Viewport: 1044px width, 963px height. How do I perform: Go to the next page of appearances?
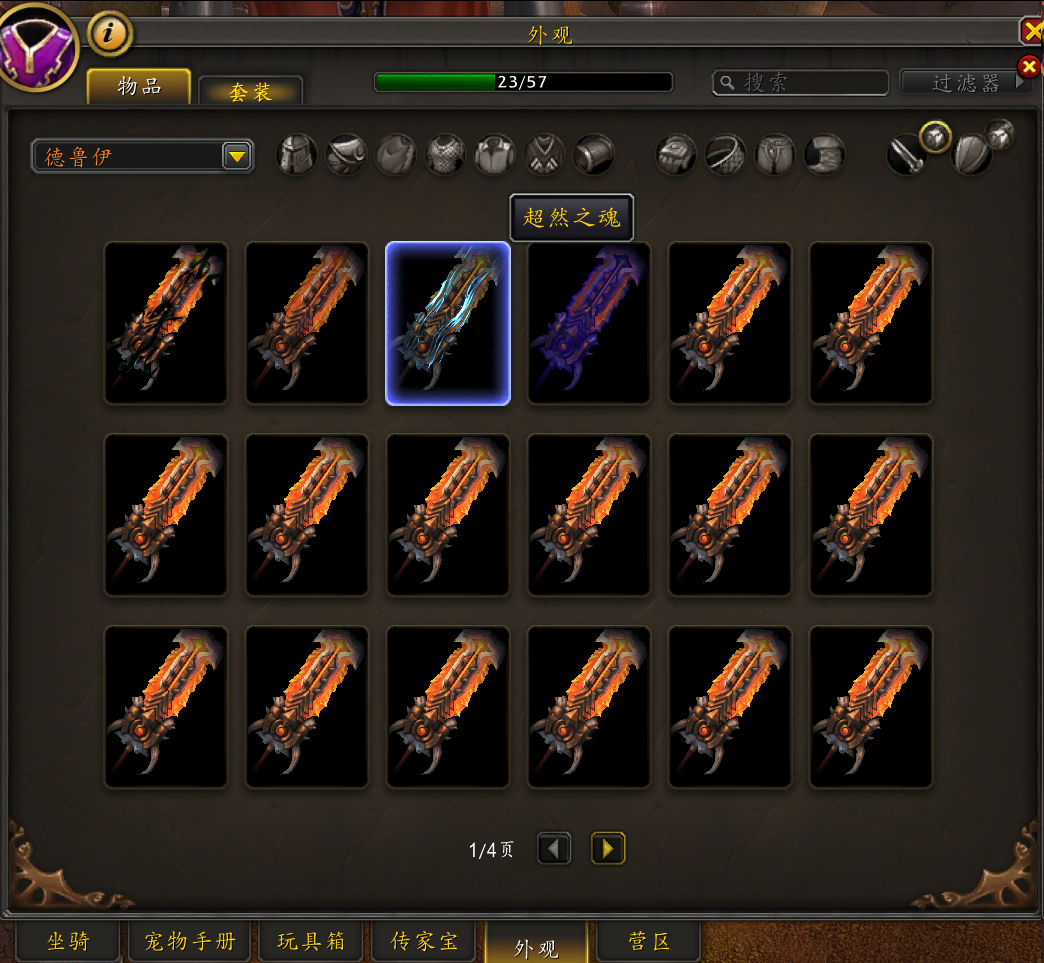(608, 849)
